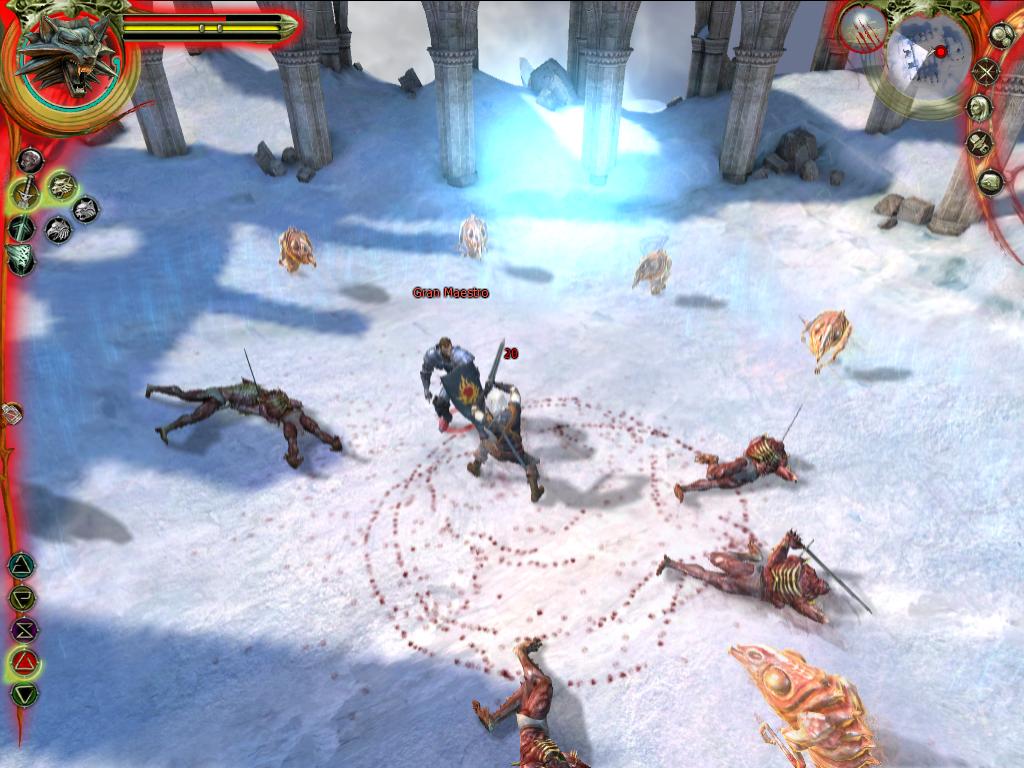
Task: Switch to the middle wolf head combat style
Action: pyautogui.click(x=86, y=209)
